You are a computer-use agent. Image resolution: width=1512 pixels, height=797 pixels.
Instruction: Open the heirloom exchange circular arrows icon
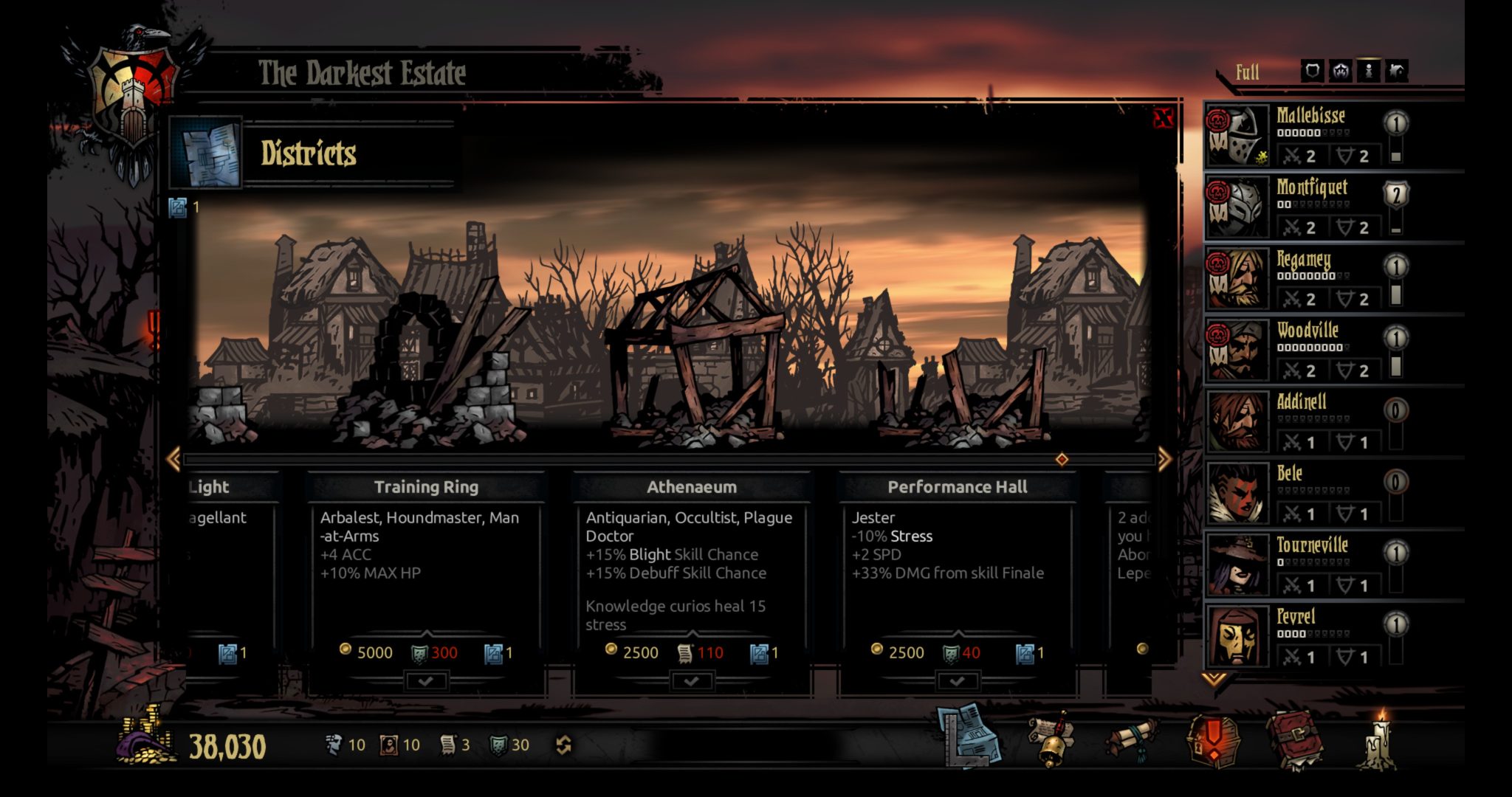click(566, 745)
